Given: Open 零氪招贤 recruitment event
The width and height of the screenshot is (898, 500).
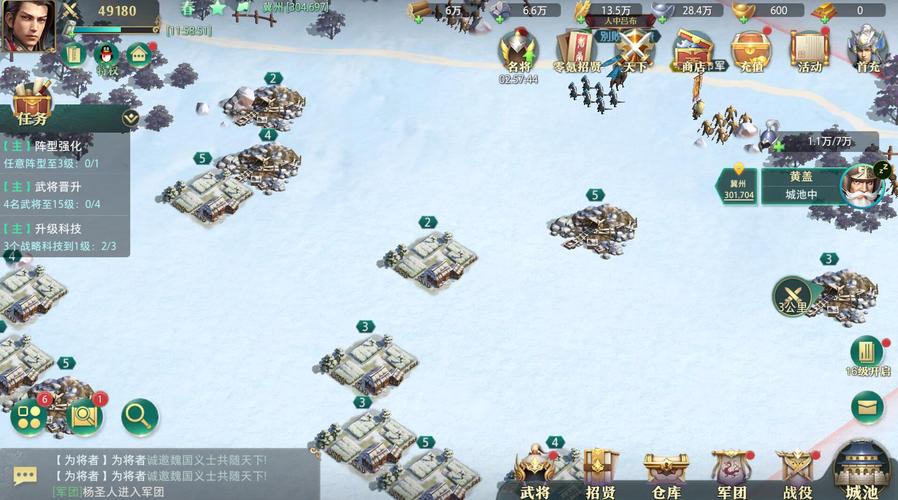Looking at the screenshot, I should point(577,50).
